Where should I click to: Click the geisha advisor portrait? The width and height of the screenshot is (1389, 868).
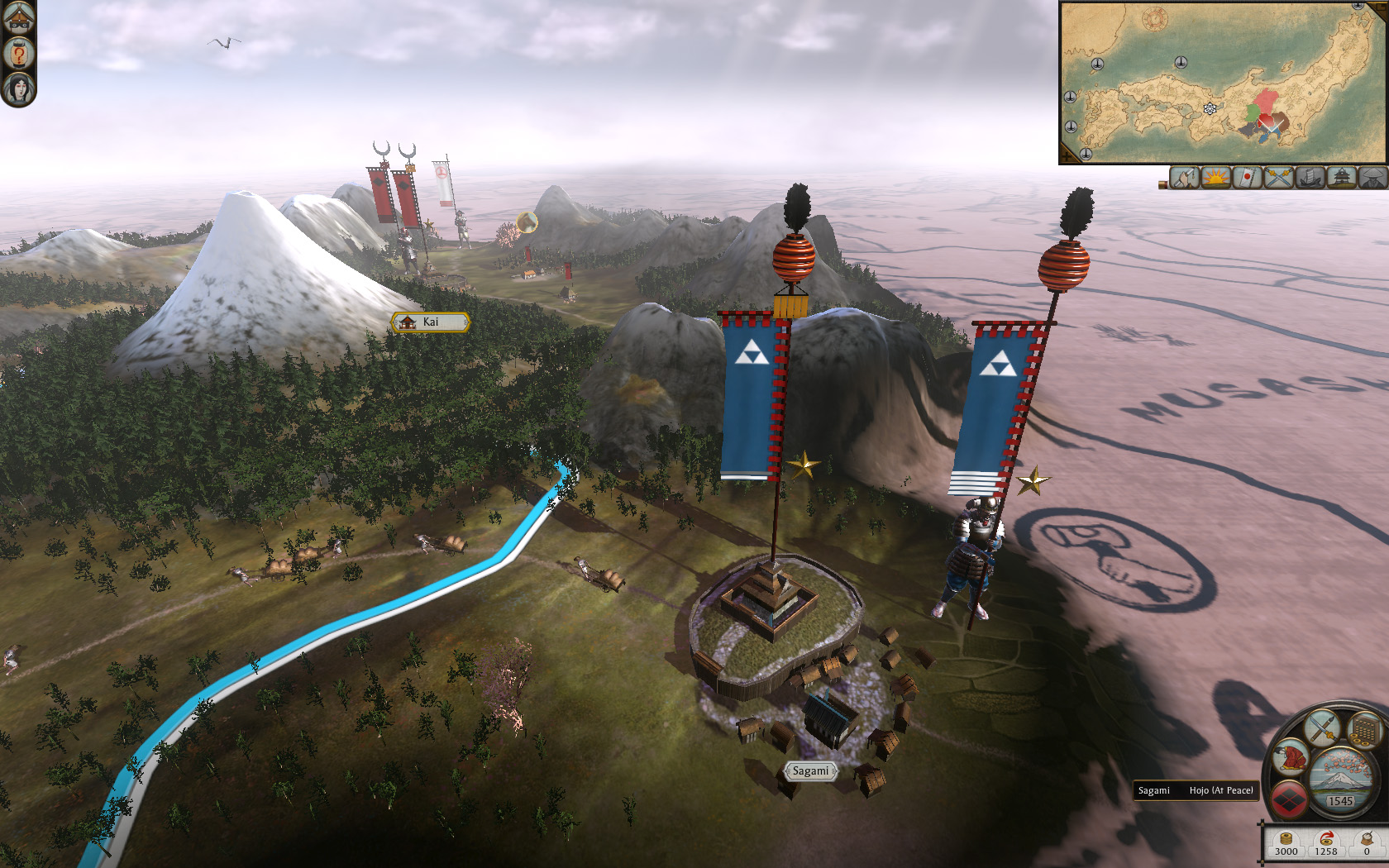[18, 88]
